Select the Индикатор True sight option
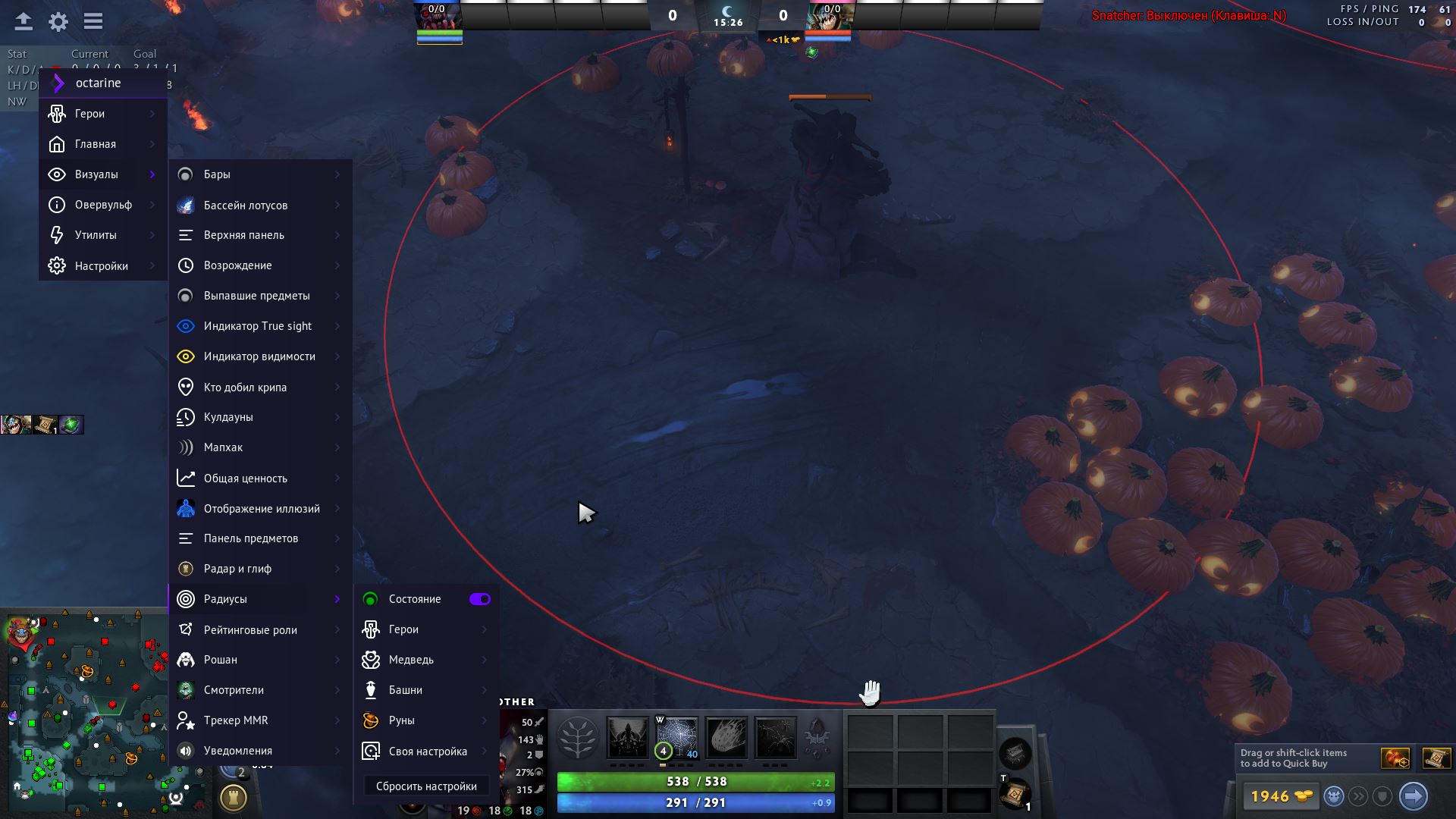 [x=257, y=325]
